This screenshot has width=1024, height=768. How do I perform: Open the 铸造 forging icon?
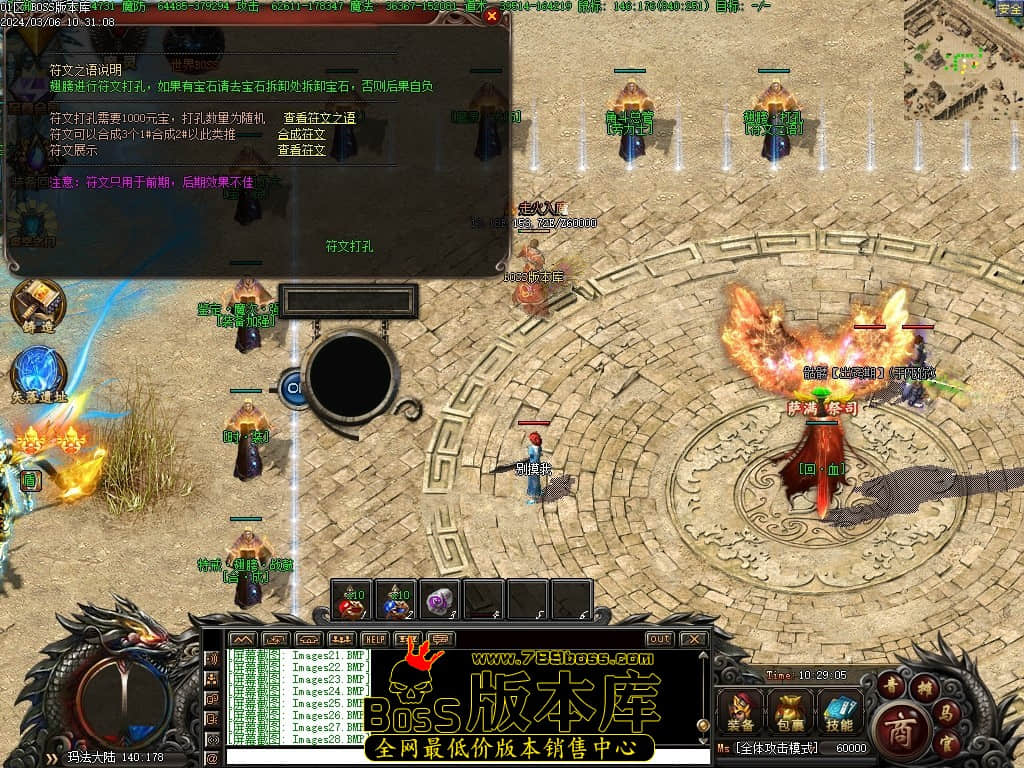[38, 304]
